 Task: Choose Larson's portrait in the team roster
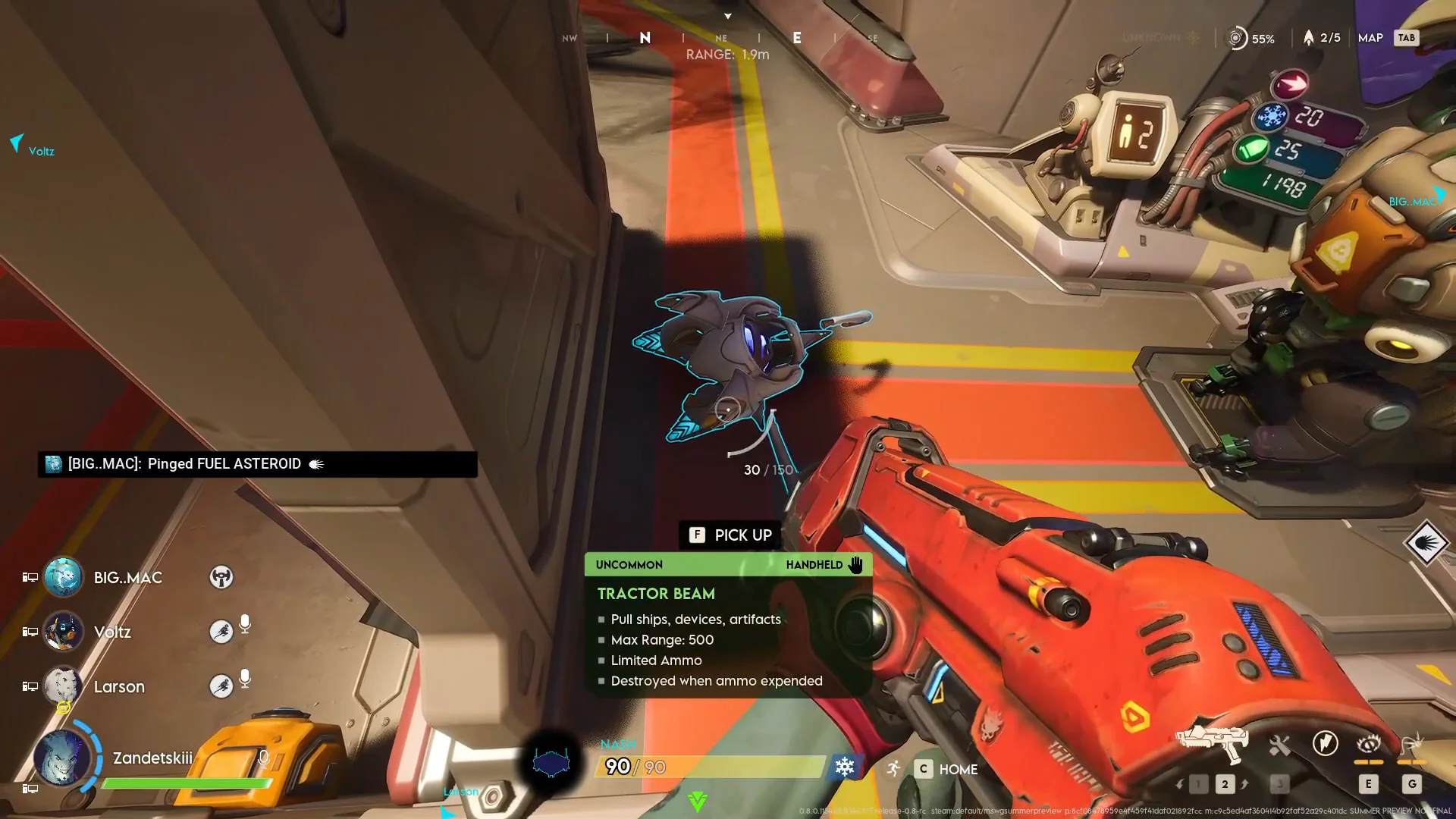[x=62, y=686]
